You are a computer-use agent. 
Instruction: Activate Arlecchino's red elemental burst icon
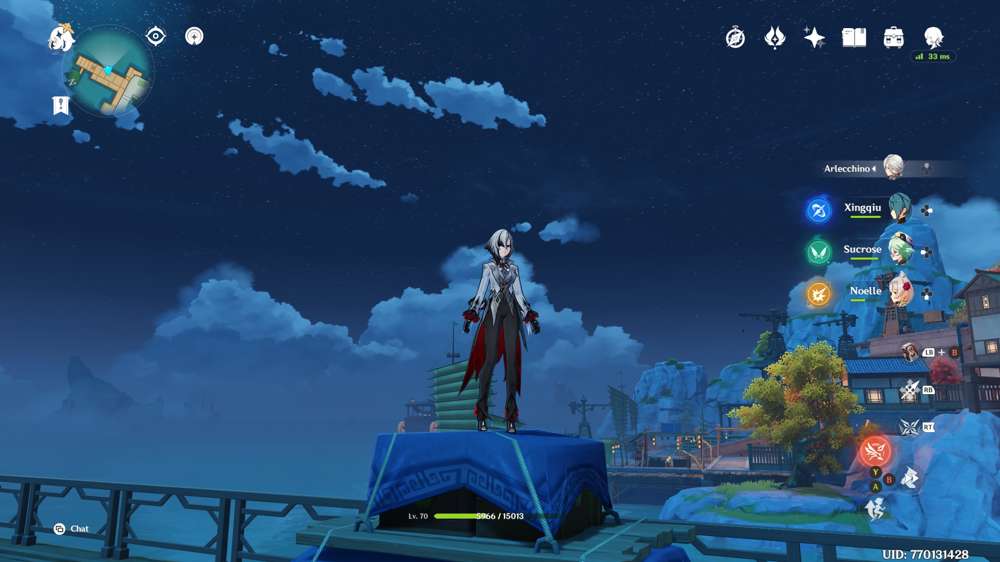[875, 450]
